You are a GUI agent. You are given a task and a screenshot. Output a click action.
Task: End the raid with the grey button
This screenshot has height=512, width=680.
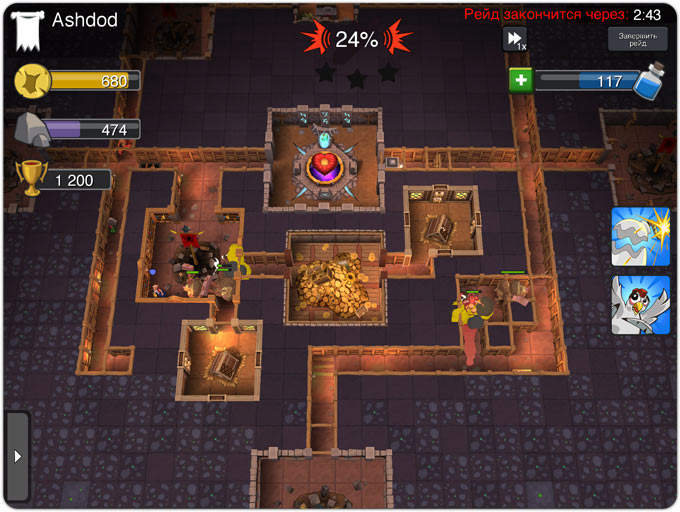[638, 39]
